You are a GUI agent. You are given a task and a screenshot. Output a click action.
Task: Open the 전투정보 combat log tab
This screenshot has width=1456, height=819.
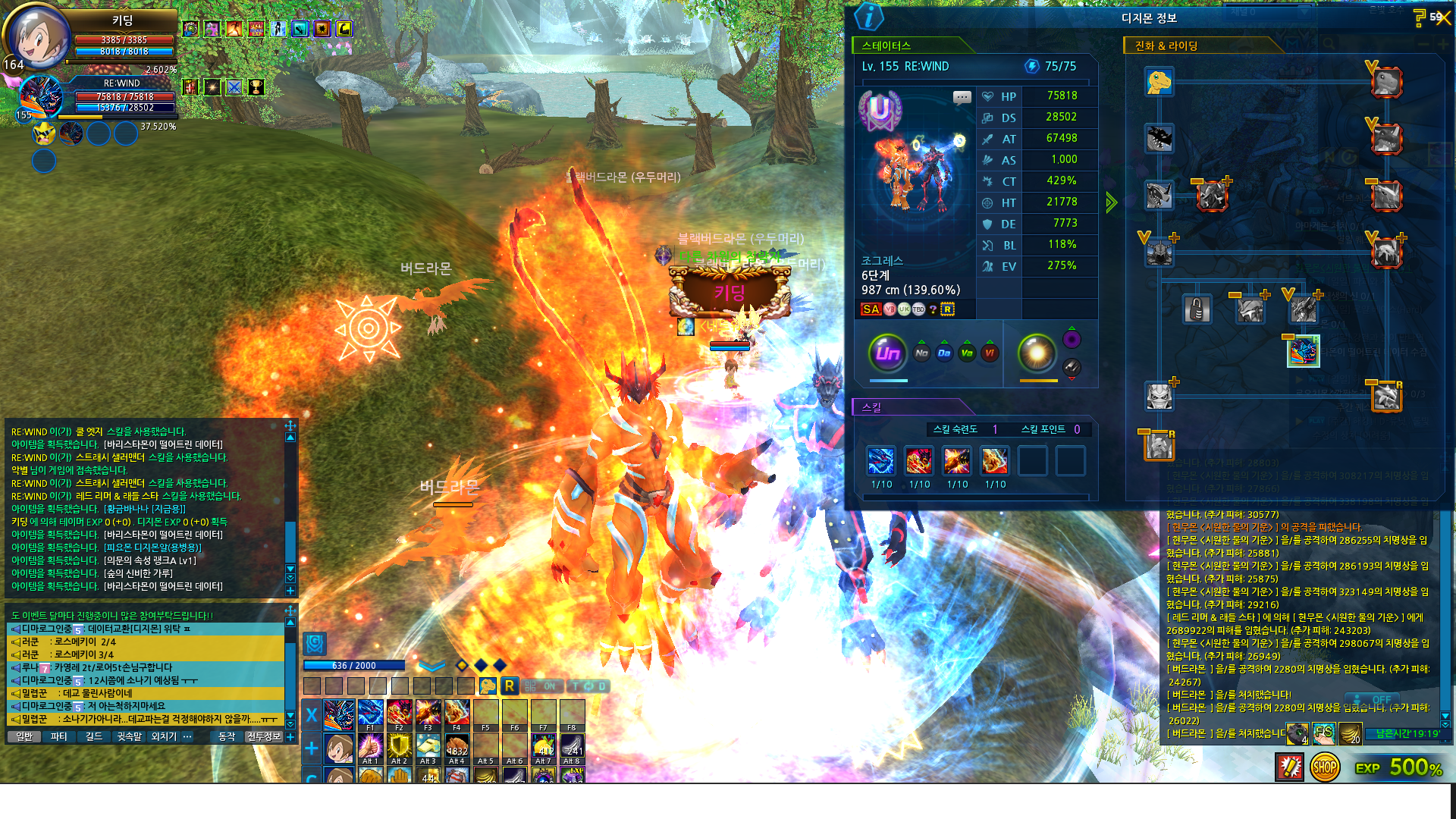pyautogui.click(x=264, y=736)
